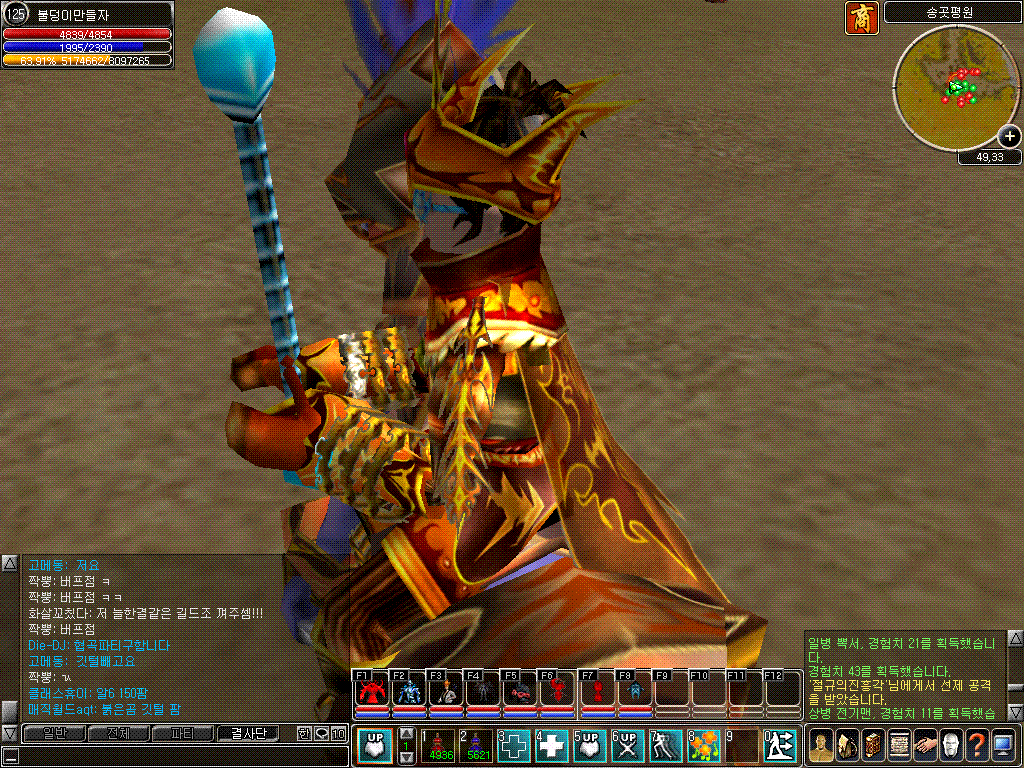
Task: Activate the solid white cross skill
Action: tap(552, 746)
